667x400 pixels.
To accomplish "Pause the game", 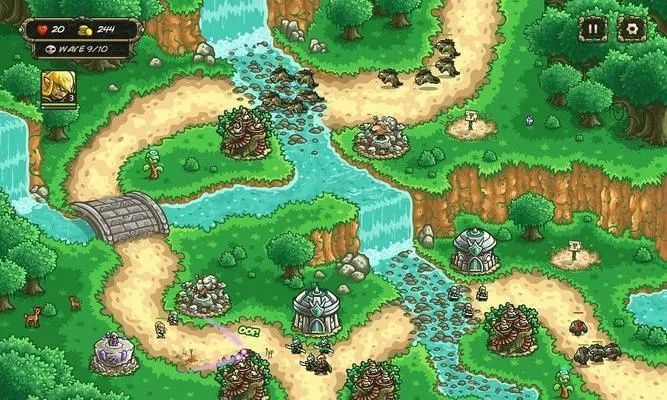I will click(x=594, y=29).
